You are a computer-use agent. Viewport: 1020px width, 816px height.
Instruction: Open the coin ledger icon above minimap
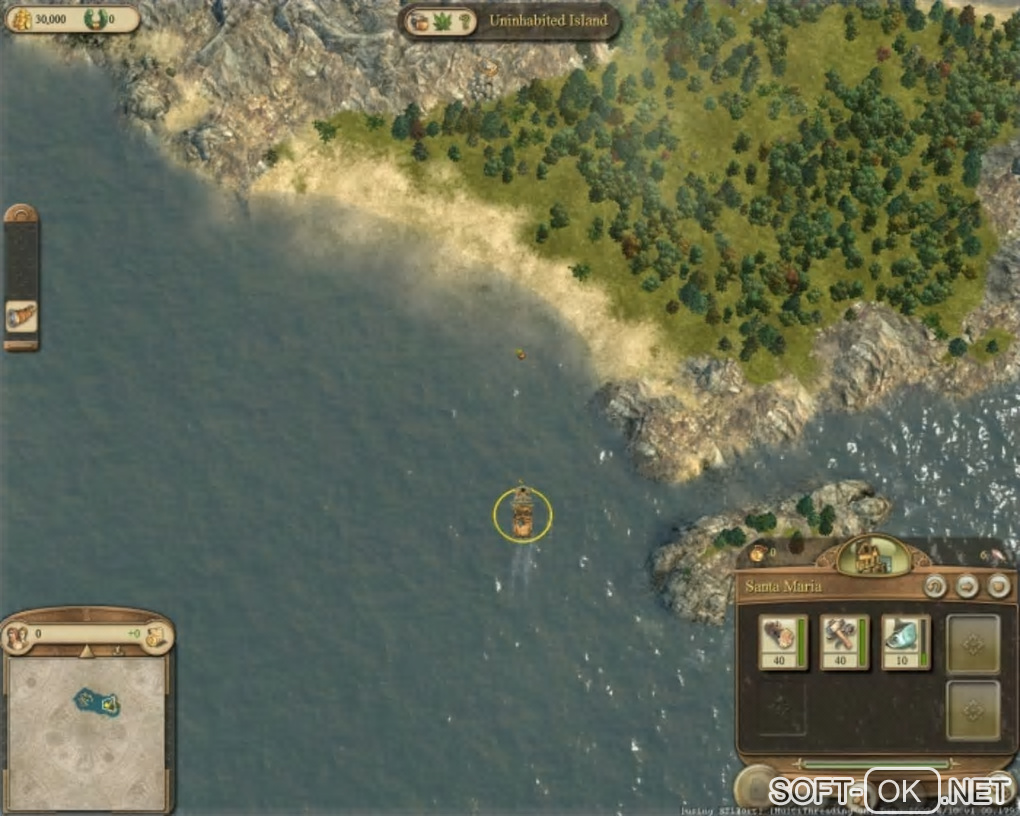click(155, 635)
